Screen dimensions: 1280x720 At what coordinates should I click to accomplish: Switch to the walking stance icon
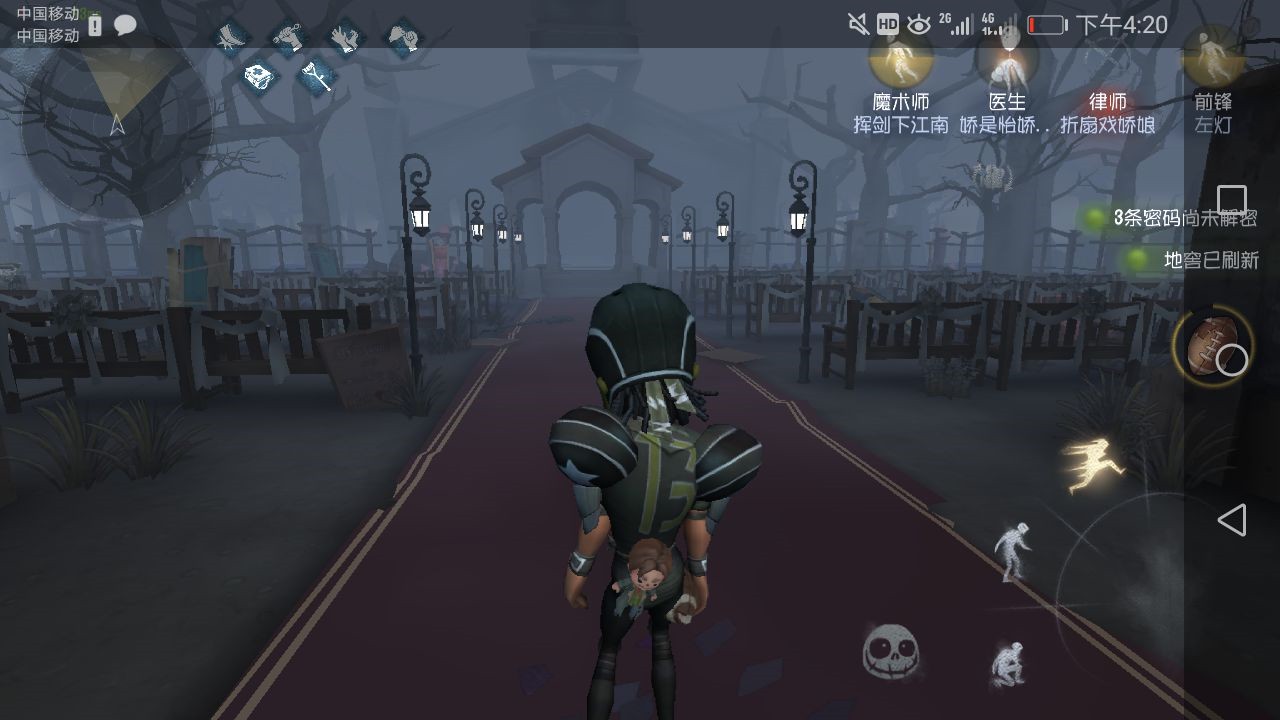pos(1011,550)
